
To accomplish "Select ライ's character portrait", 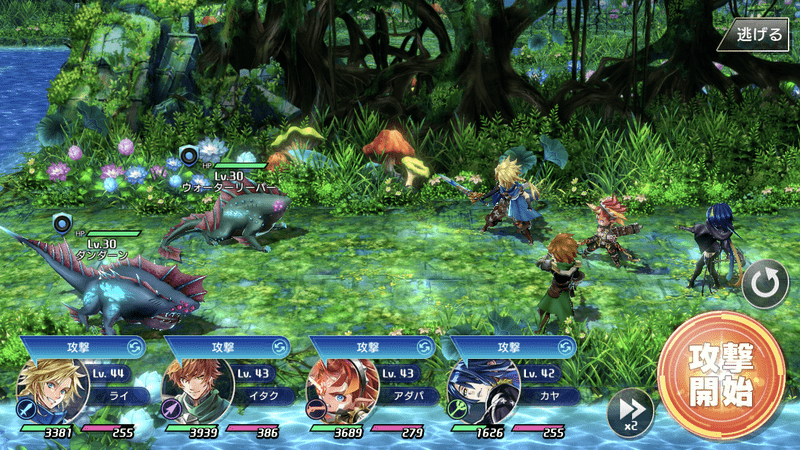I will [x=47, y=392].
